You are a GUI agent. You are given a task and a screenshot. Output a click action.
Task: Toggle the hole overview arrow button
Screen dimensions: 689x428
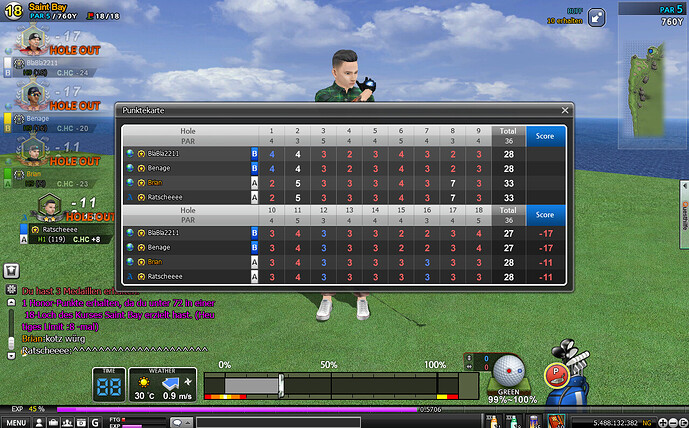[596, 17]
